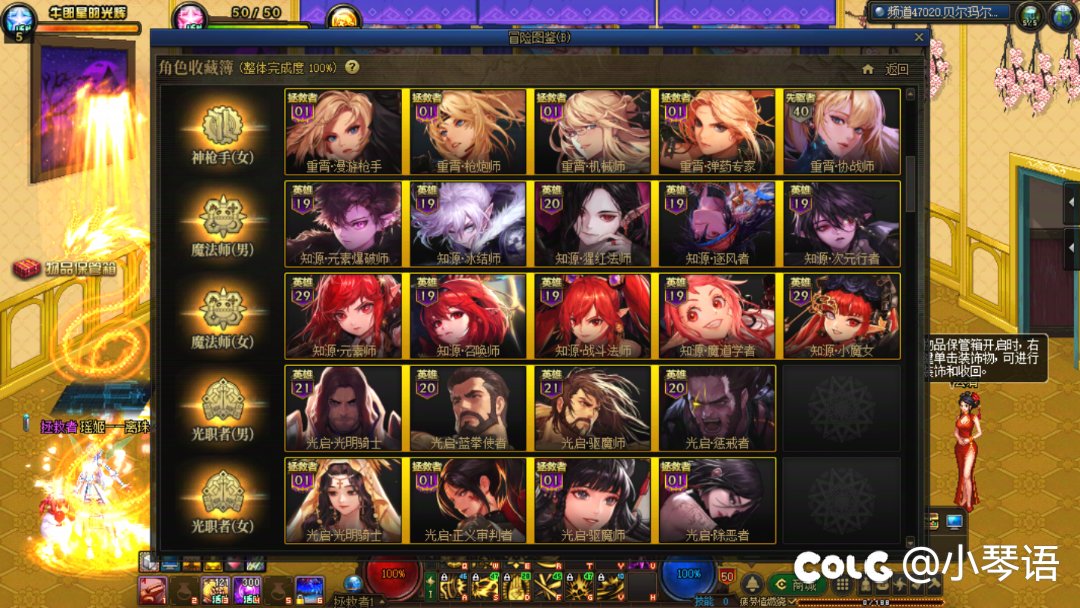Viewport: 1080px width, 608px height.
Task: Select the 光职者(男) class category
Action: pyautogui.click(x=222, y=409)
